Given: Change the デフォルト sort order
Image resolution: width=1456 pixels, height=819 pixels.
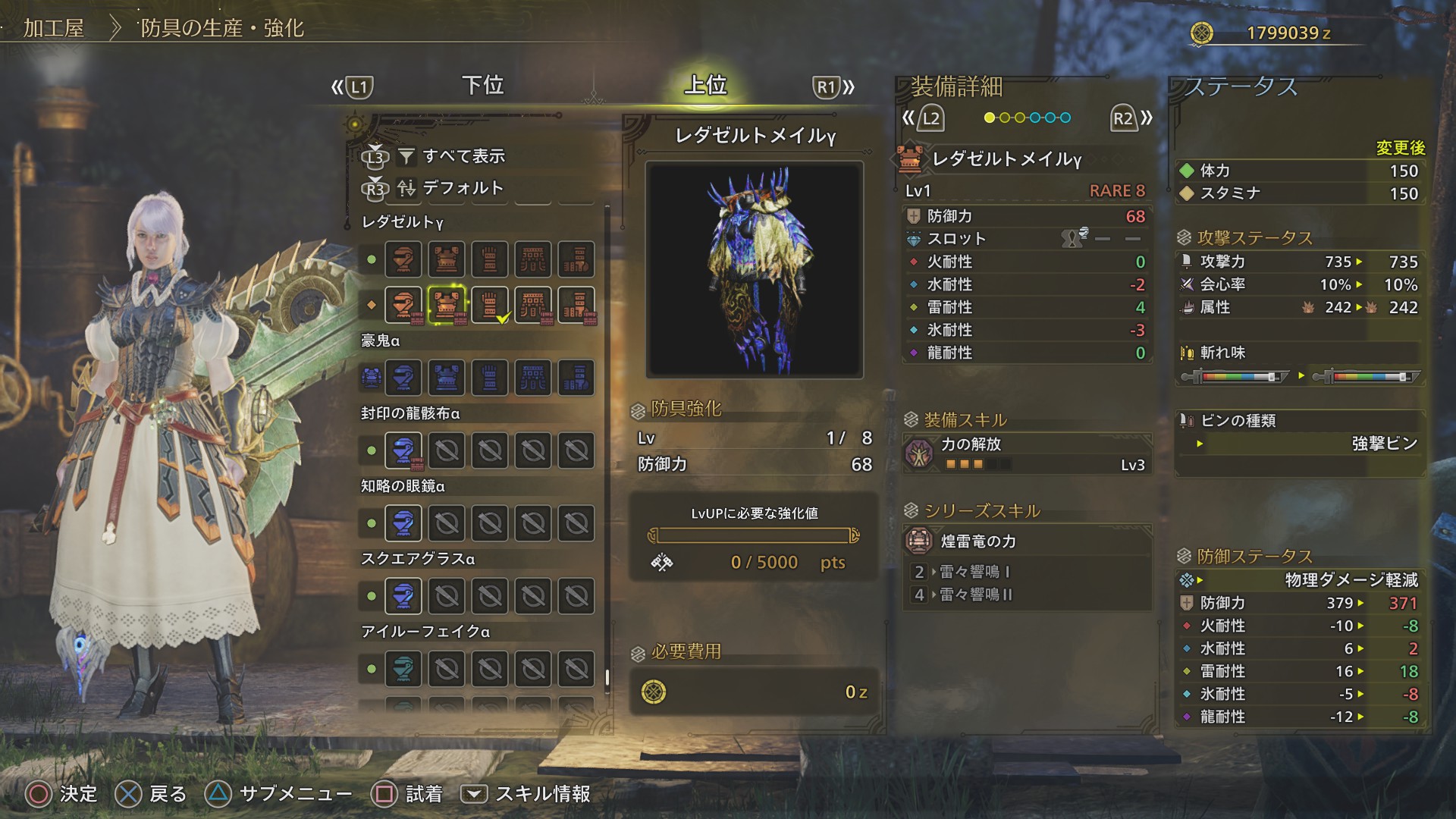Looking at the screenshot, I should [462, 187].
